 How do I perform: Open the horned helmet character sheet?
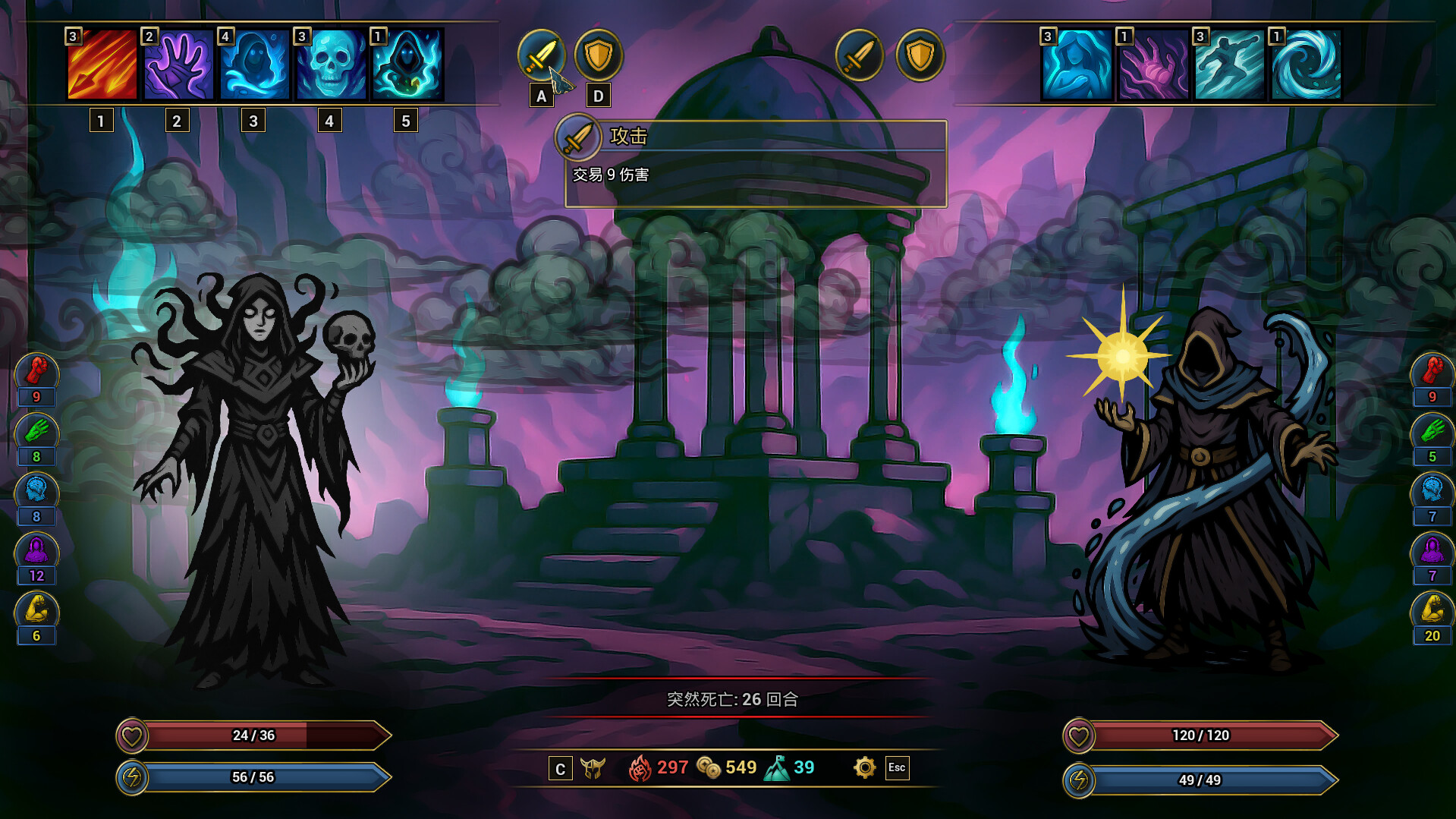[x=593, y=768]
